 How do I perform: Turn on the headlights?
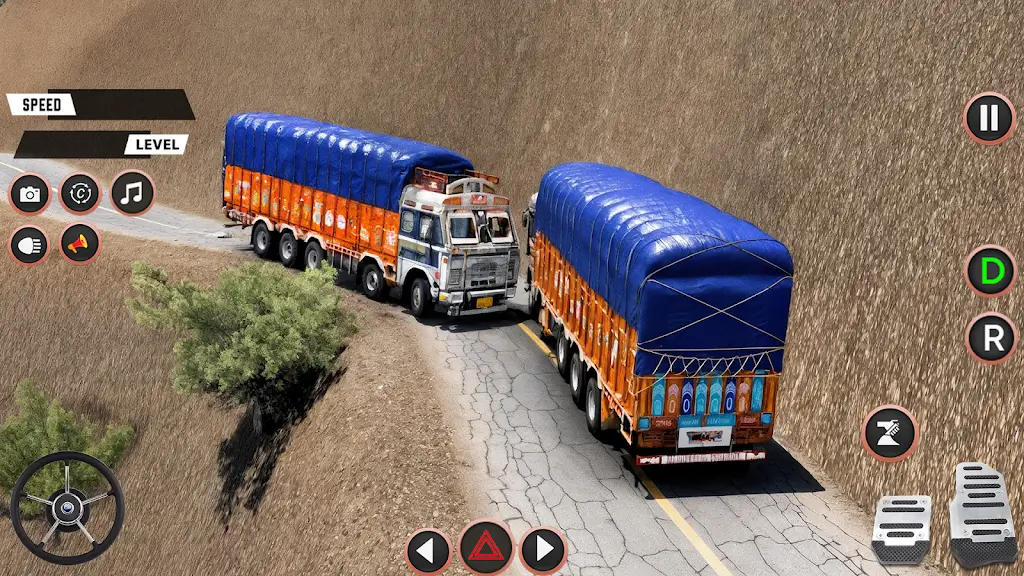[x=30, y=244]
